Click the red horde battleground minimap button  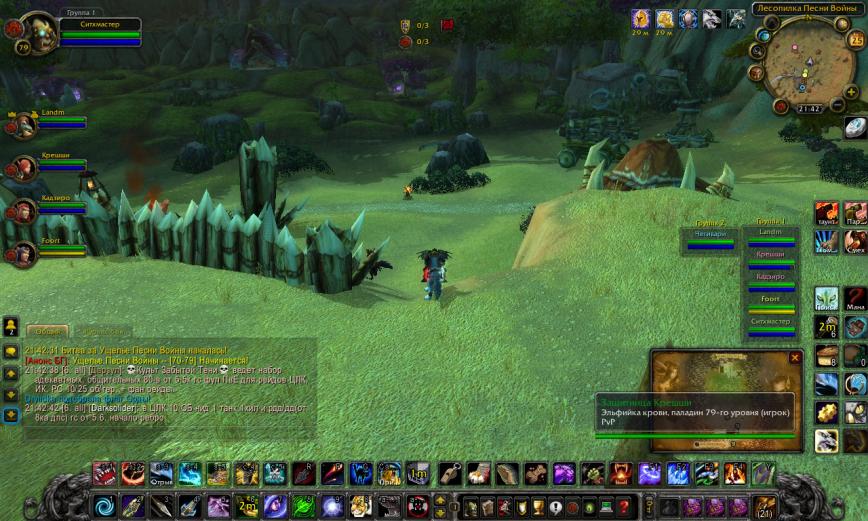point(780,105)
